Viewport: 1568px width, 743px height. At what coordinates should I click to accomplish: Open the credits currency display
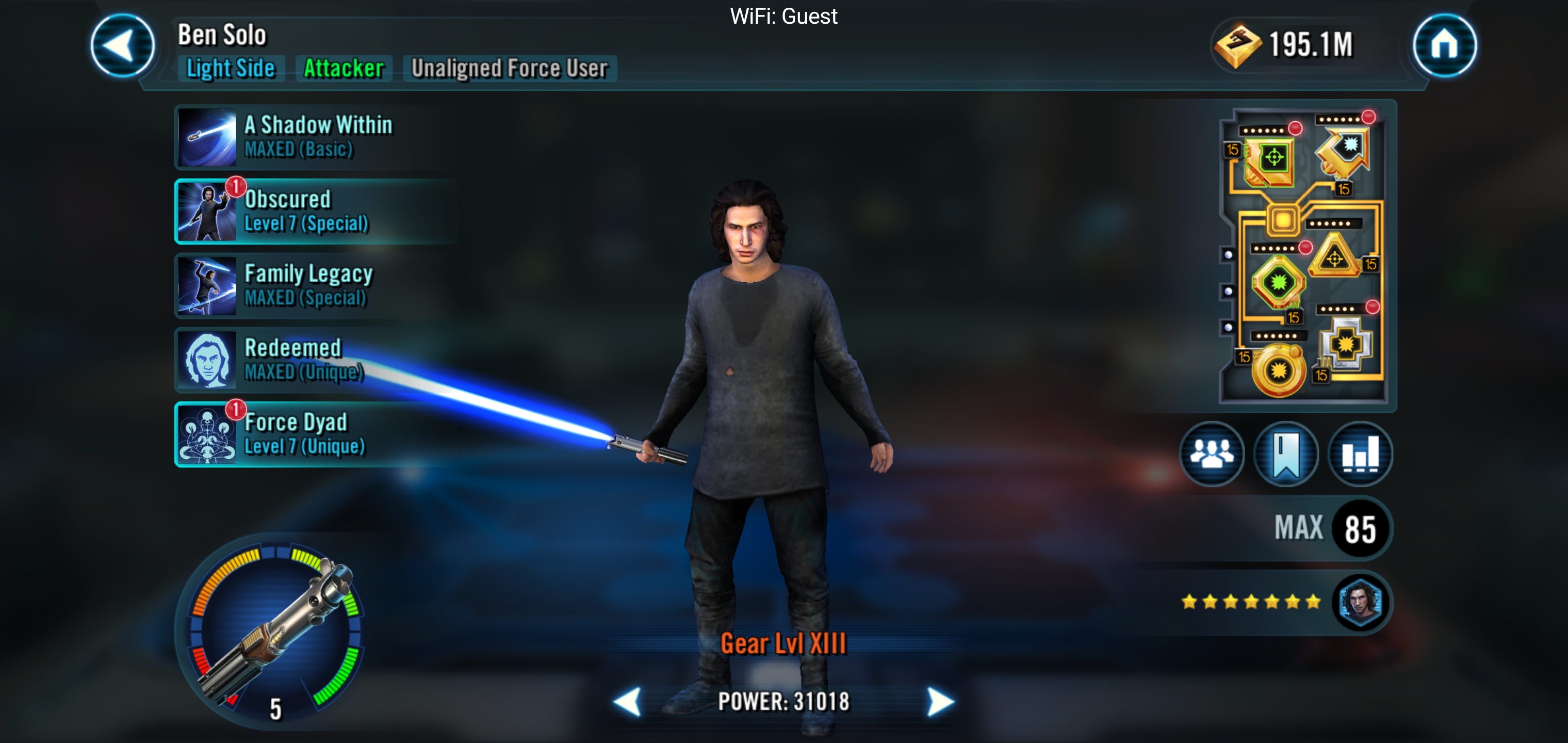pyautogui.click(x=1284, y=45)
